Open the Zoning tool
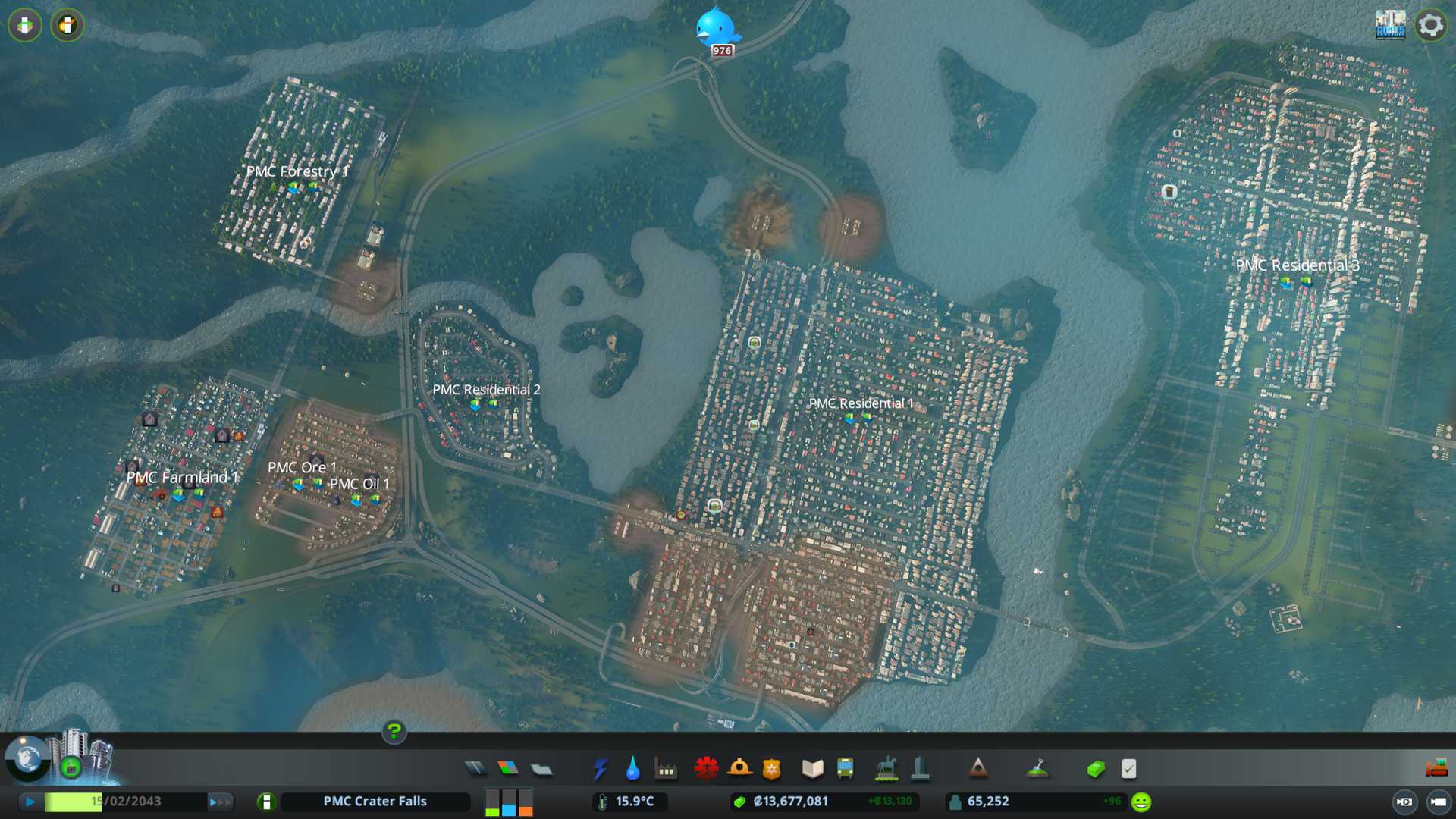 point(508,769)
